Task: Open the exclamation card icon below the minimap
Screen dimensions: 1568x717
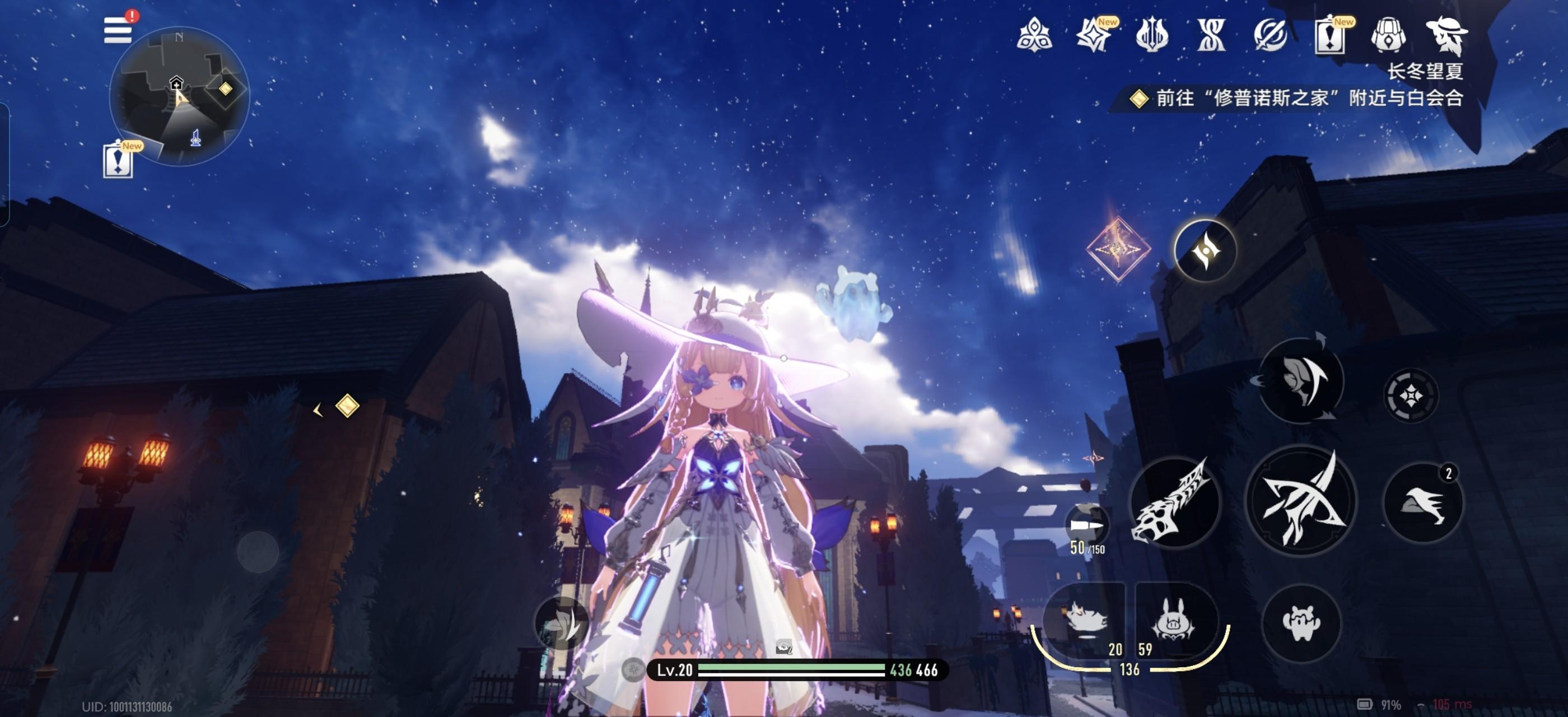Action: 119,161
